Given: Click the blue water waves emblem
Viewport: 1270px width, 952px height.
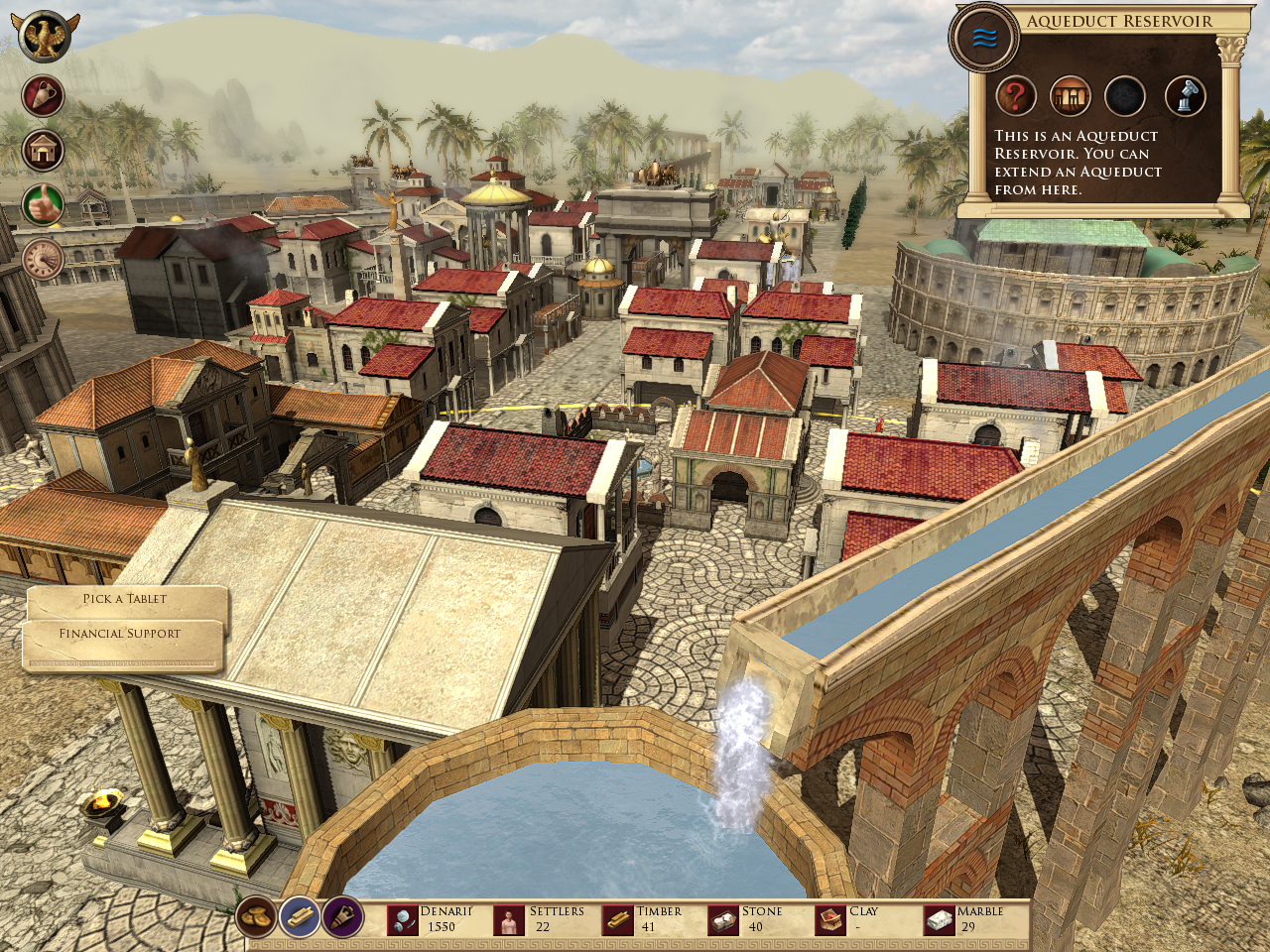Looking at the screenshot, I should point(984,35).
